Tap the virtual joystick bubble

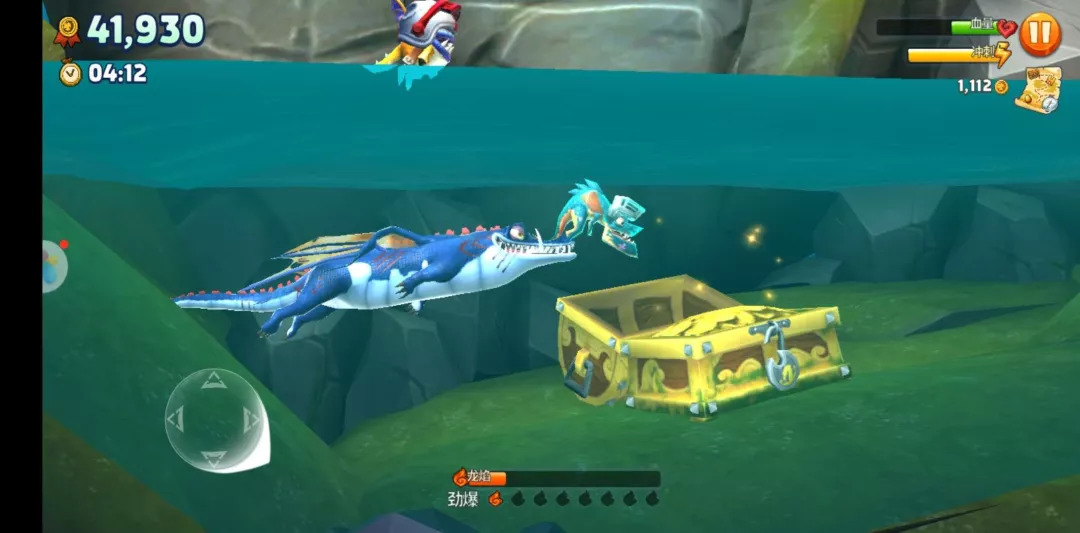click(x=214, y=420)
